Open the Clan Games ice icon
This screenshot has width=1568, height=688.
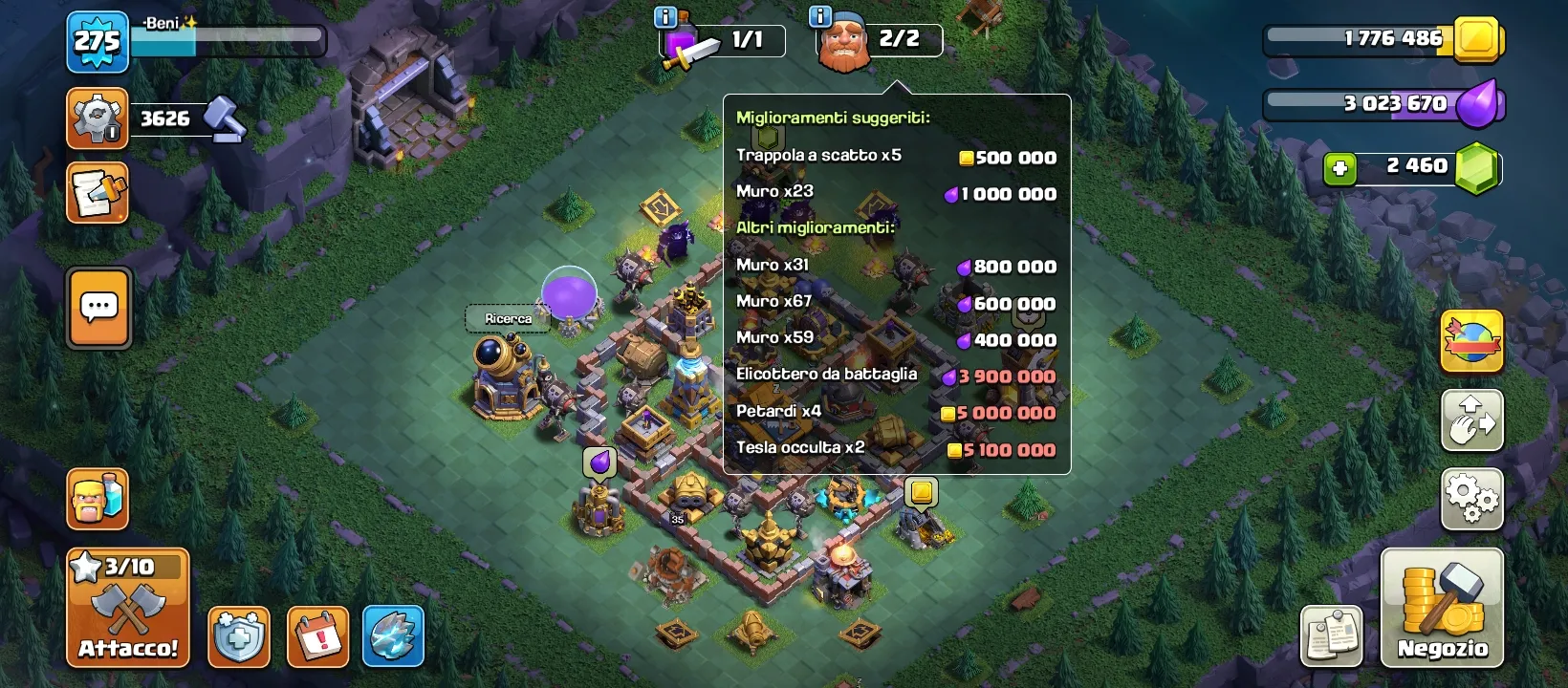coord(394,634)
